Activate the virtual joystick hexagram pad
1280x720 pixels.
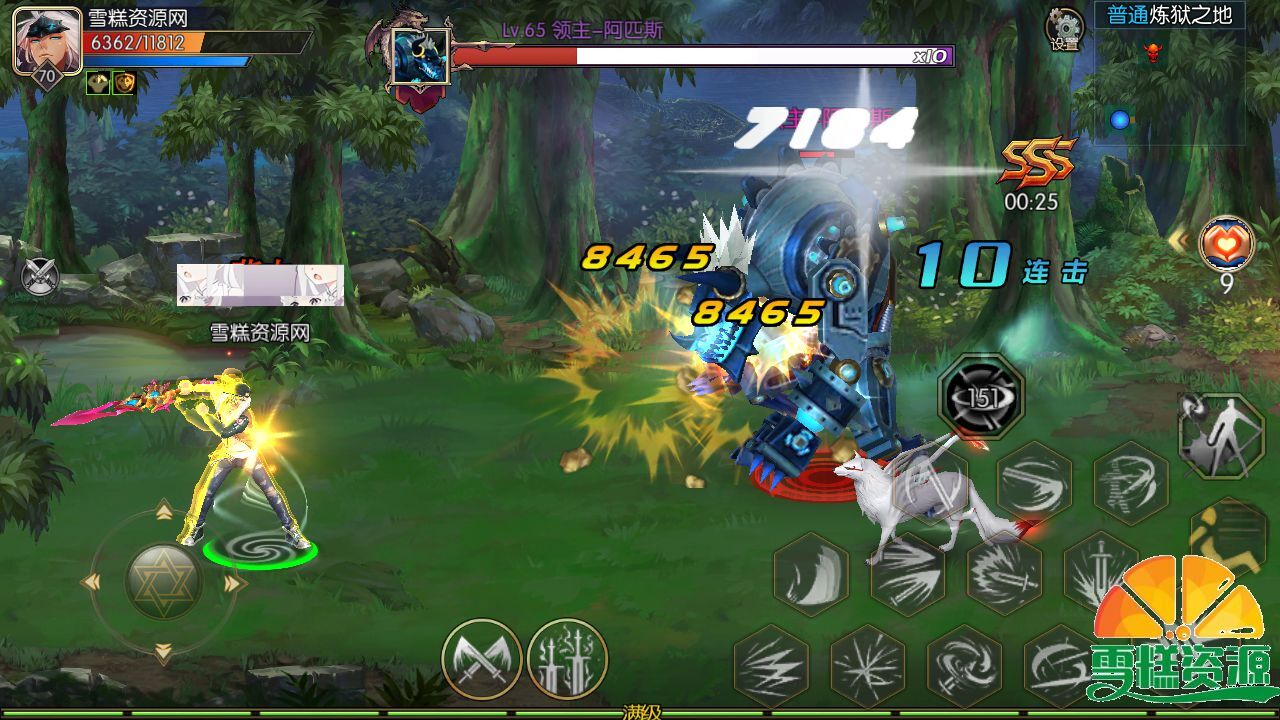164,582
